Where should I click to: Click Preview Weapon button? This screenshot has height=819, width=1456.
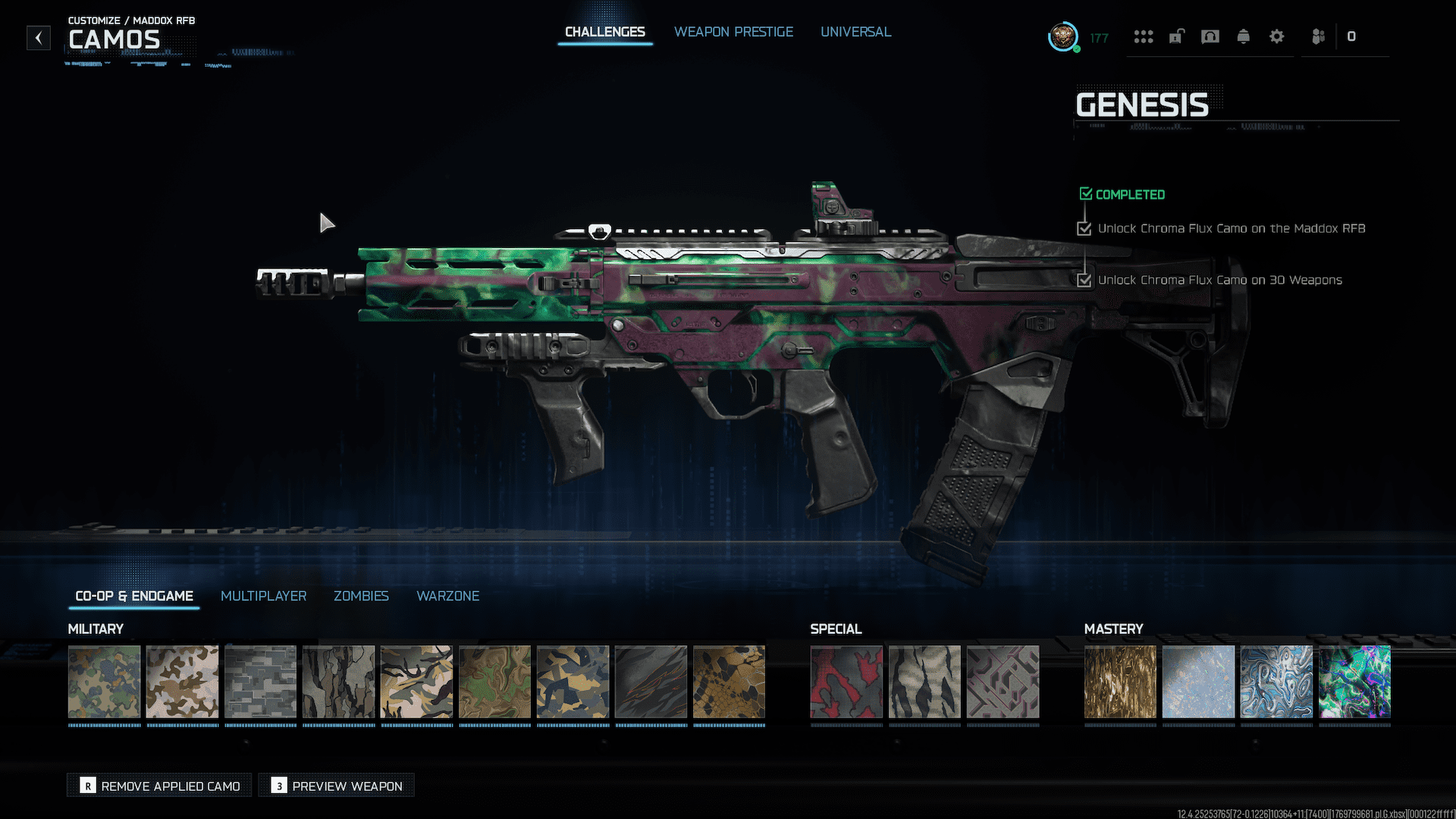tap(337, 786)
